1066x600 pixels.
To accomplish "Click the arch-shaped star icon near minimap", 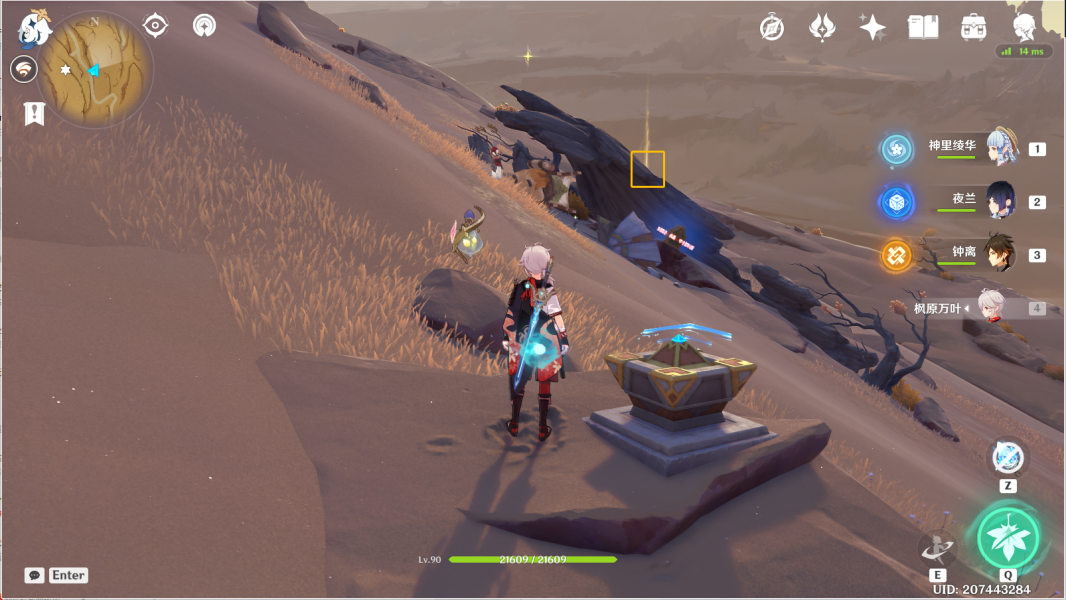I will tap(204, 25).
